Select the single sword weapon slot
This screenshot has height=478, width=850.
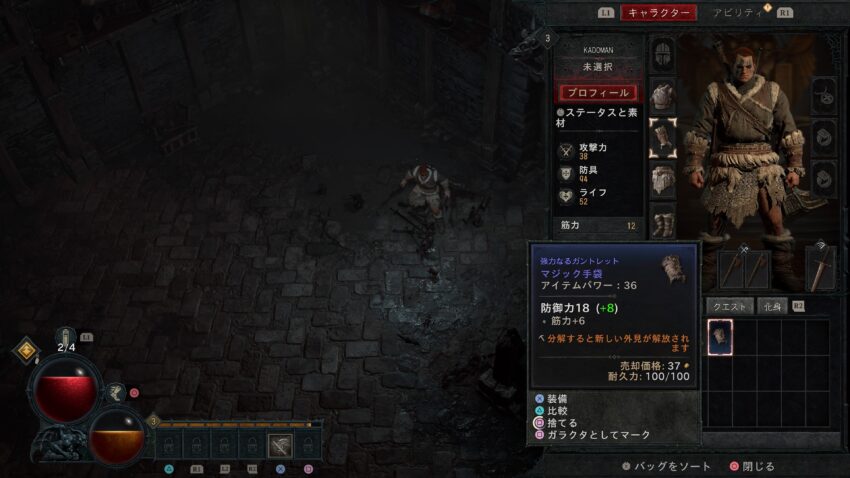click(x=820, y=267)
